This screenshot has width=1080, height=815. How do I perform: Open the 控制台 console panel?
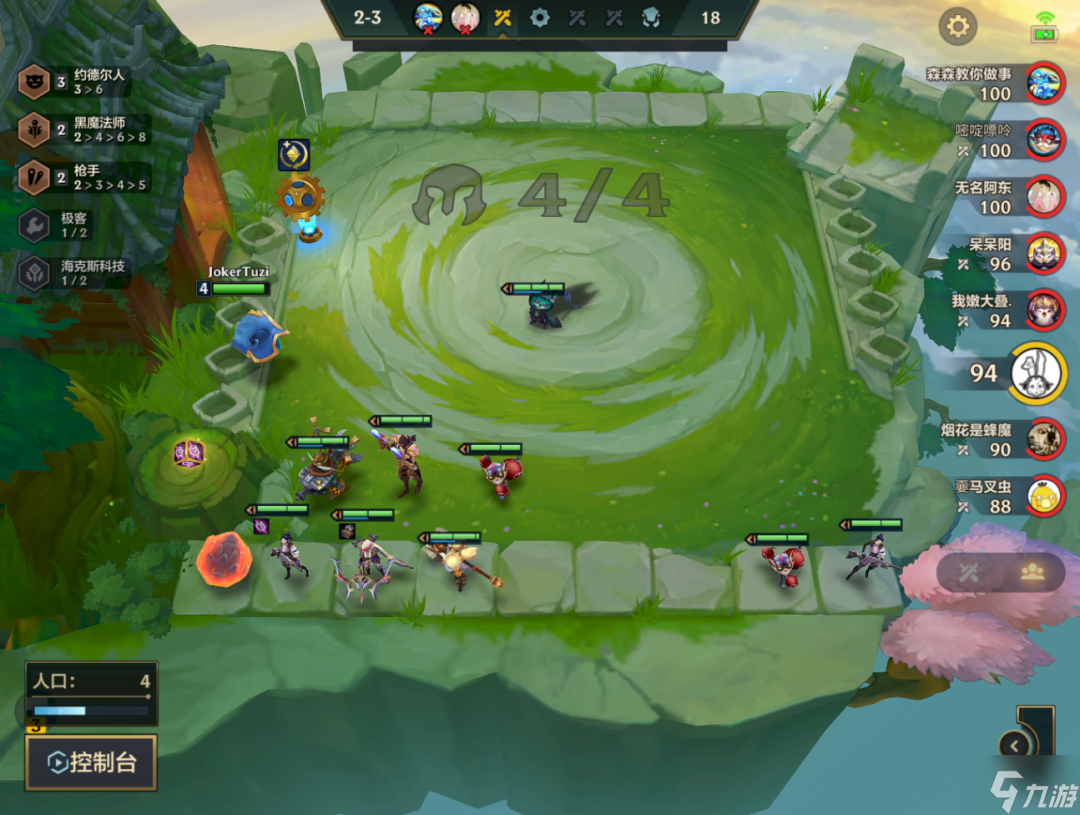tap(91, 764)
